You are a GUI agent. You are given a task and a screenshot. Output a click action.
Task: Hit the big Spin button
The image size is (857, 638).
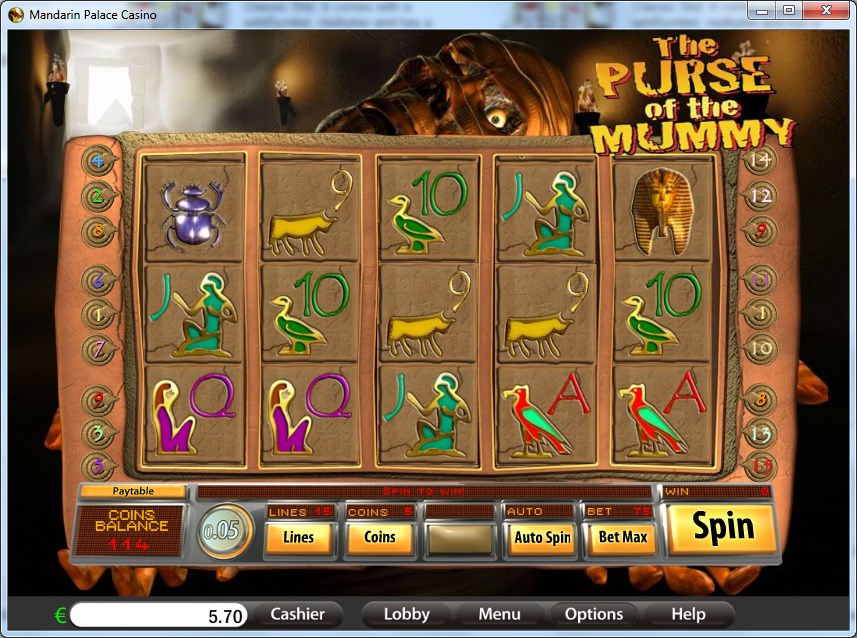(722, 528)
